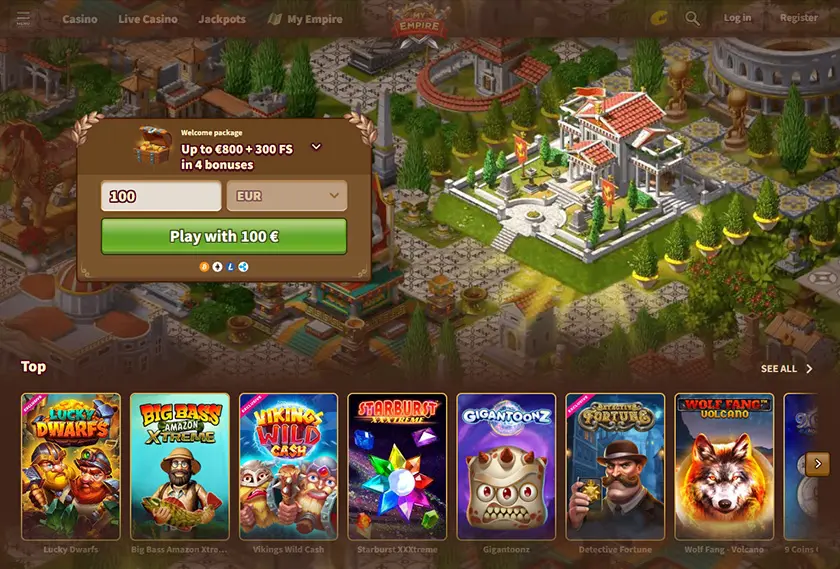Switch to the Jackpots page
The image size is (840, 569).
(222, 19)
